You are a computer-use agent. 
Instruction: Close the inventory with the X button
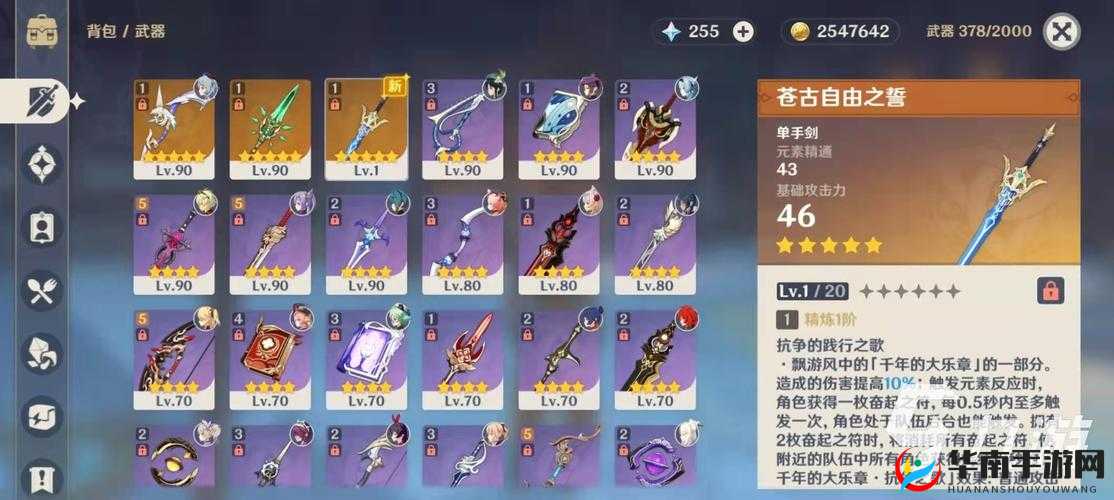(1061, 31)
